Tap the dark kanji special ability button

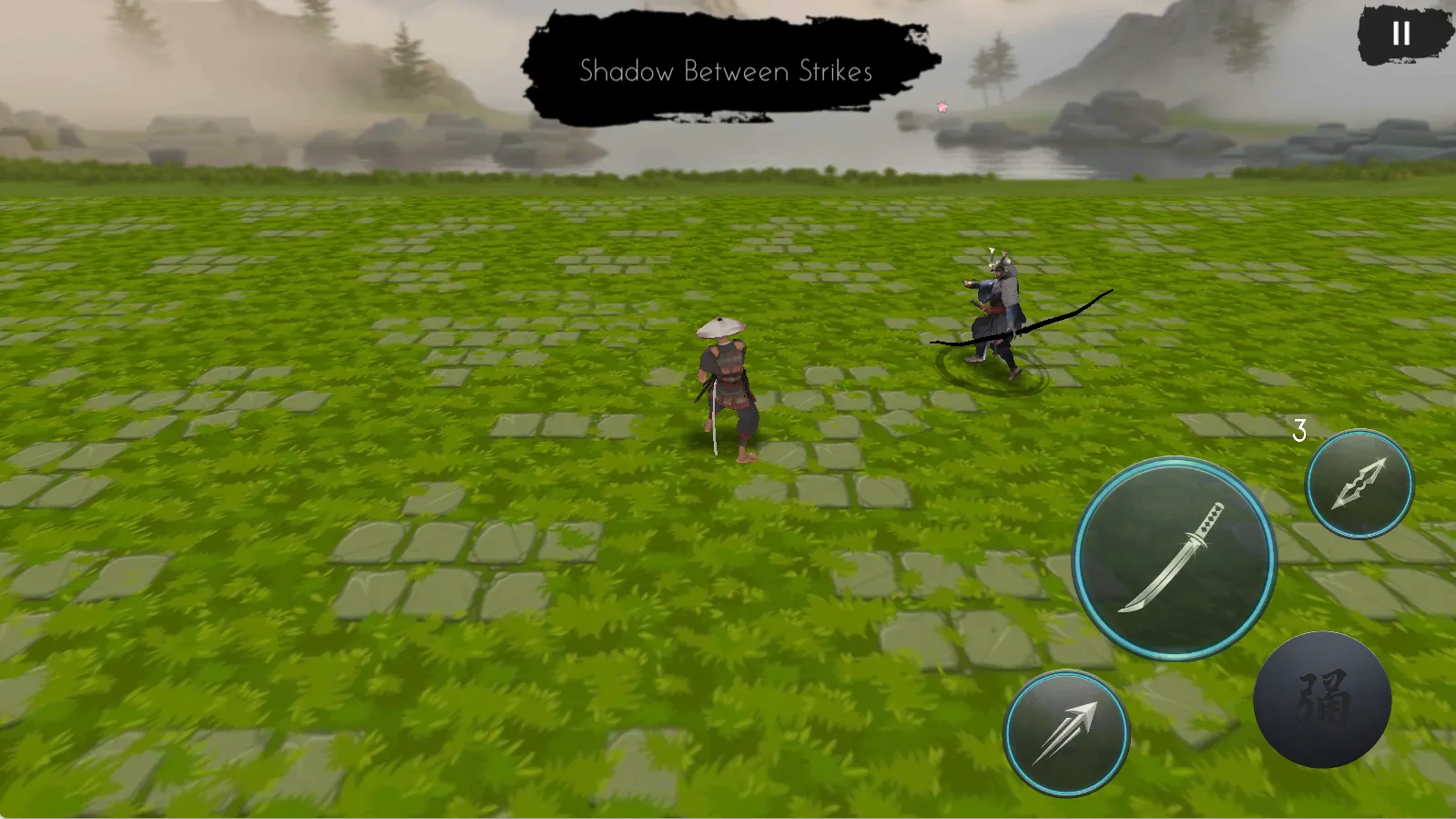(1322, 699)
